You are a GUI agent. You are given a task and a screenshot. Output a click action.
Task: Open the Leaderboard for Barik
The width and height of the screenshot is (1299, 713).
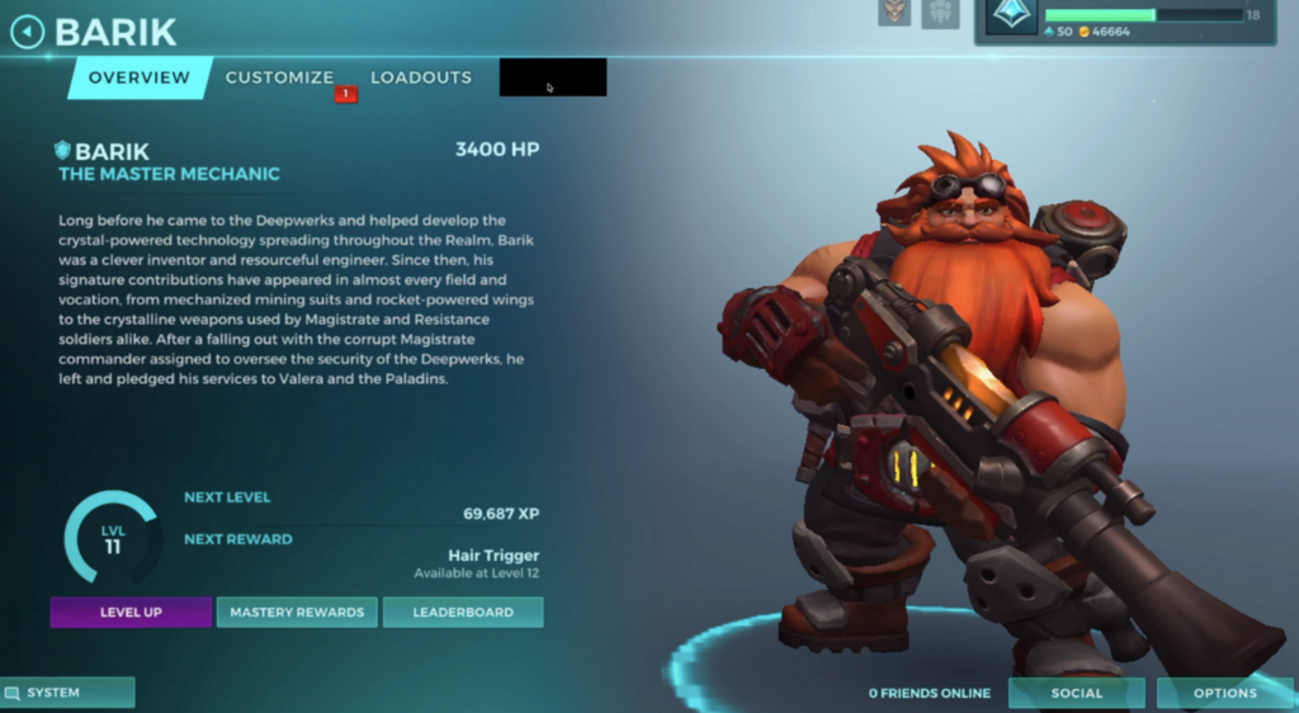(463, 612)
